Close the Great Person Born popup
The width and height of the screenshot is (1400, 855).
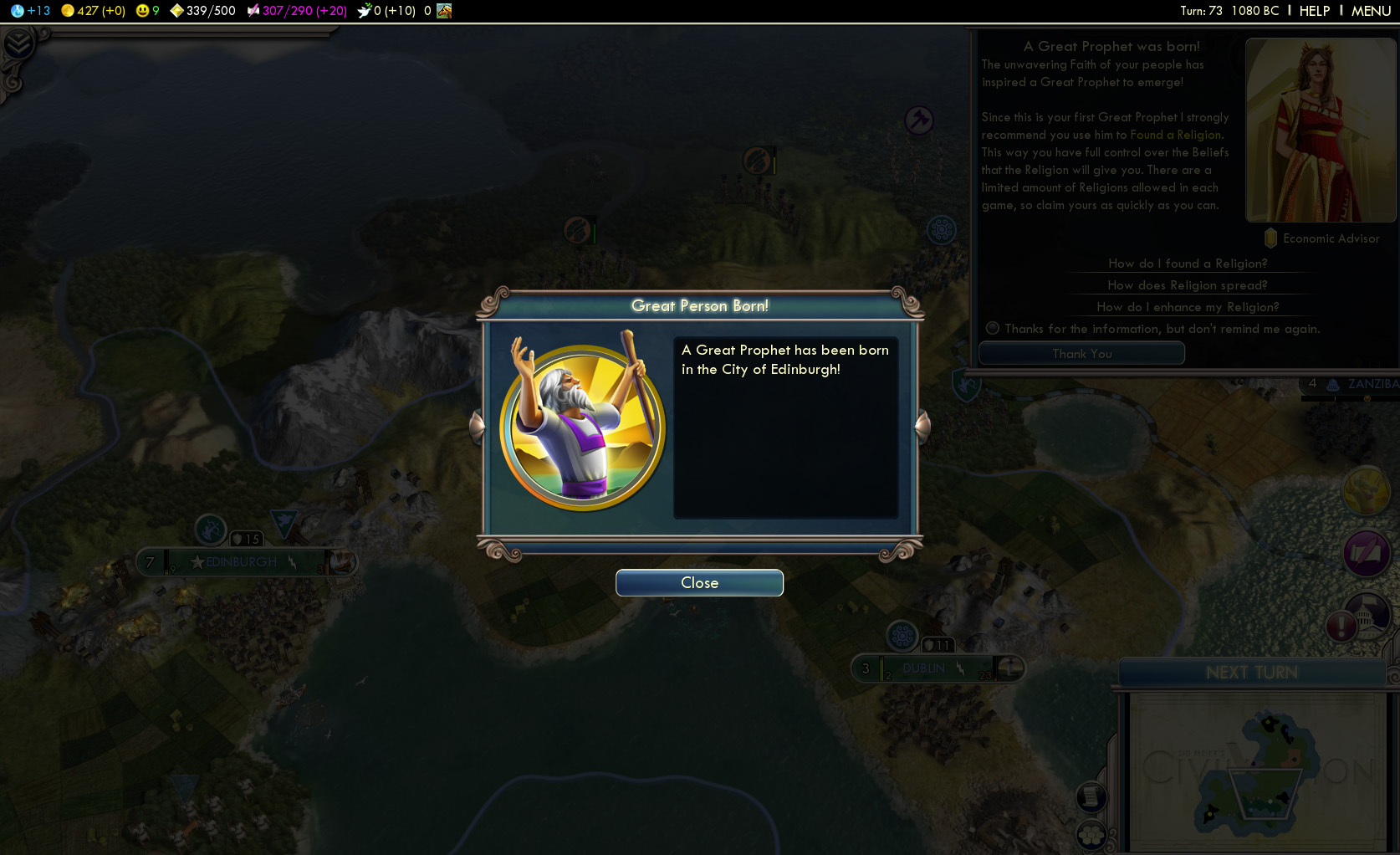coord(699,583)
